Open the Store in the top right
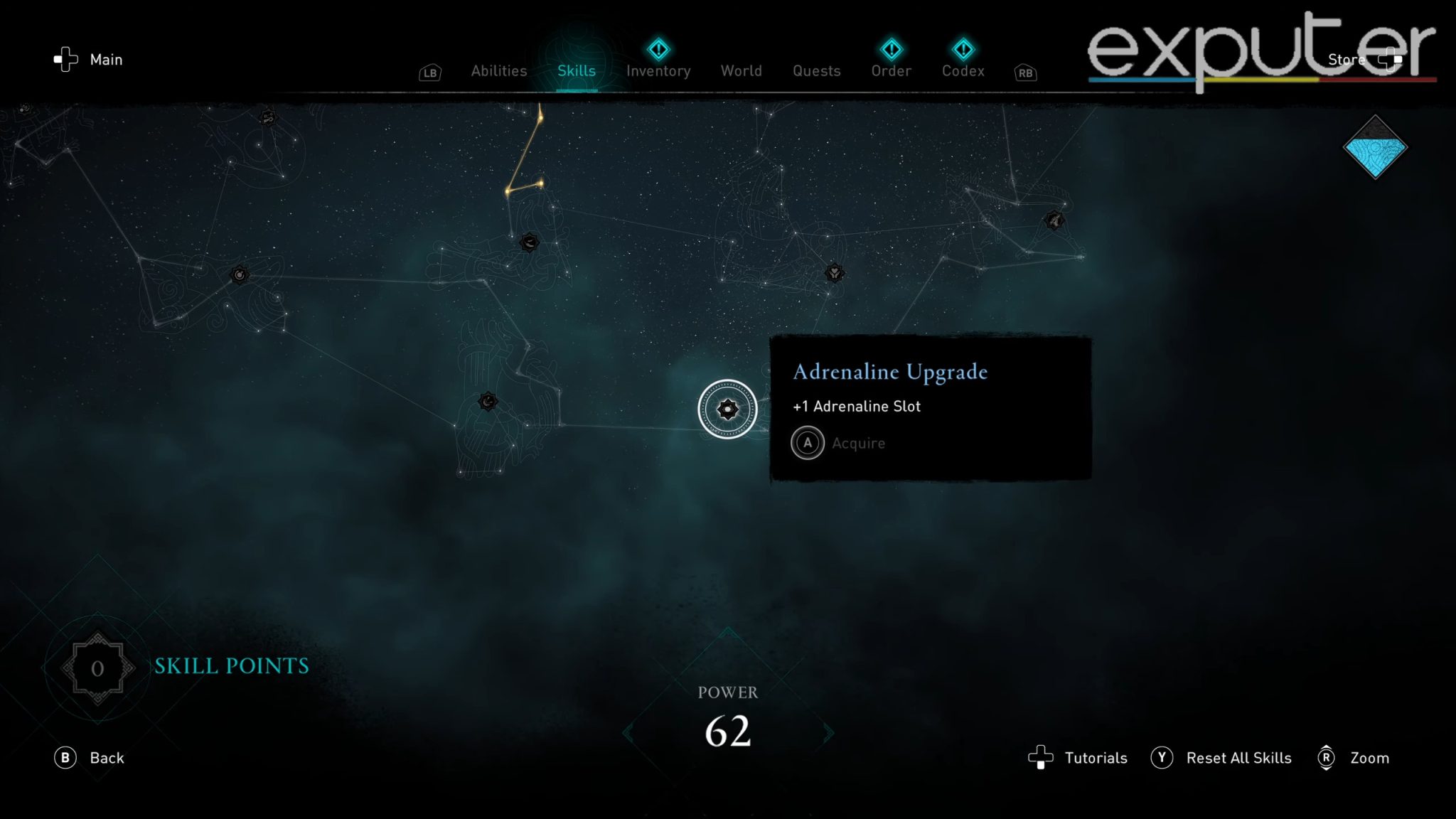 pyautogui.click(x=1346, y=59)
